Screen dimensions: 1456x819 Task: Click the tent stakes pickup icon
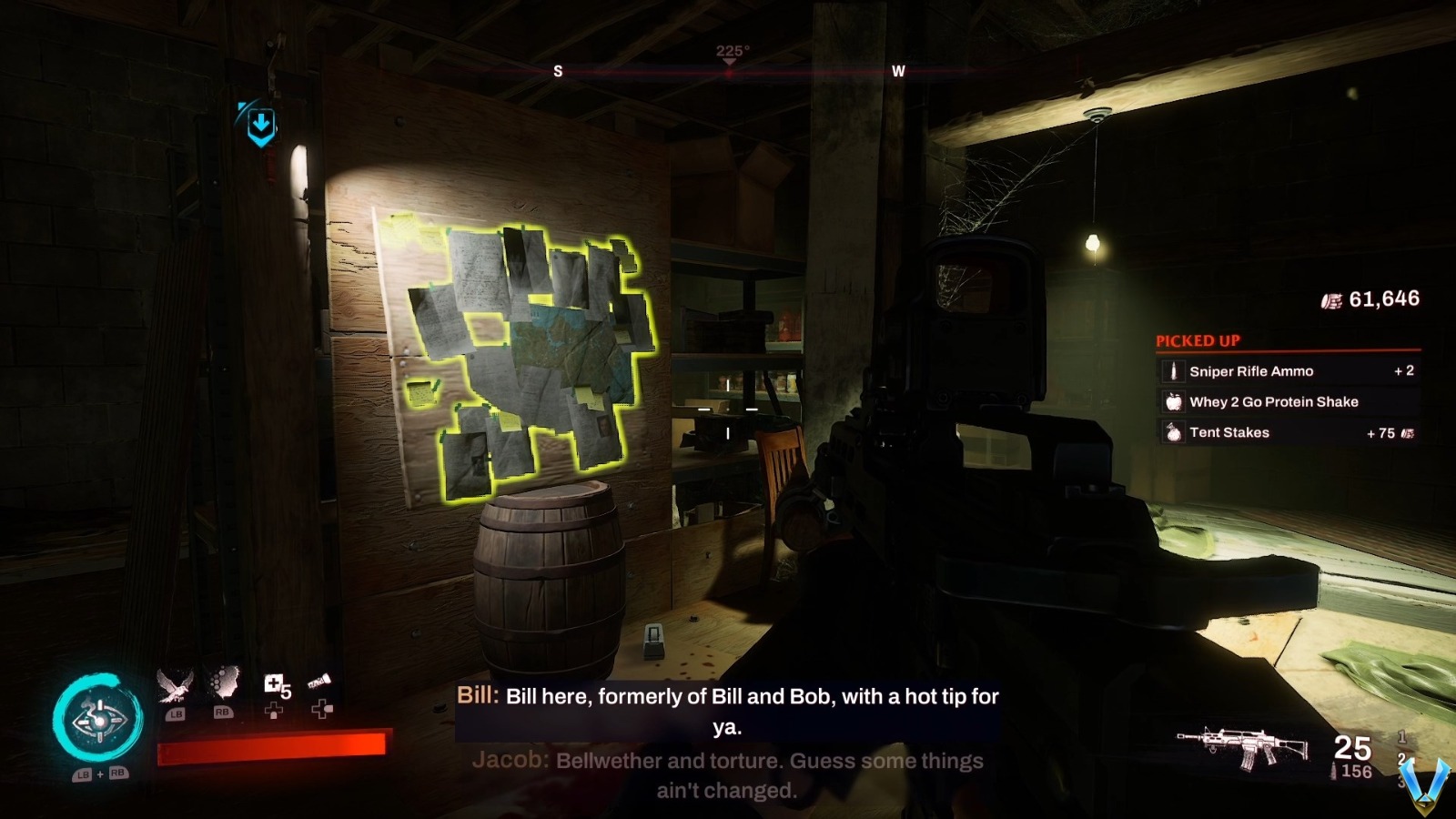pos(1174,432)
